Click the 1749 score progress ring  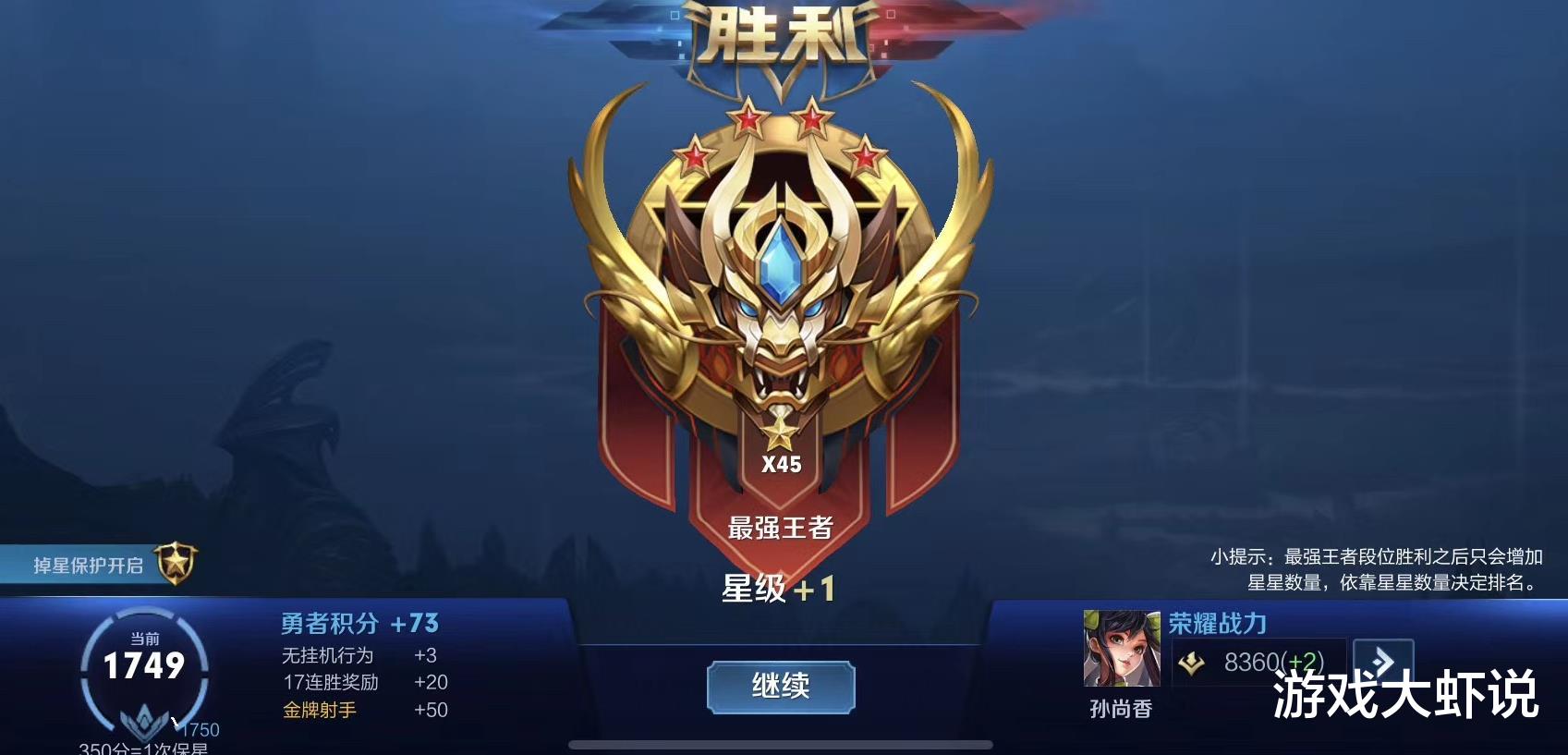tap(146, 664)
